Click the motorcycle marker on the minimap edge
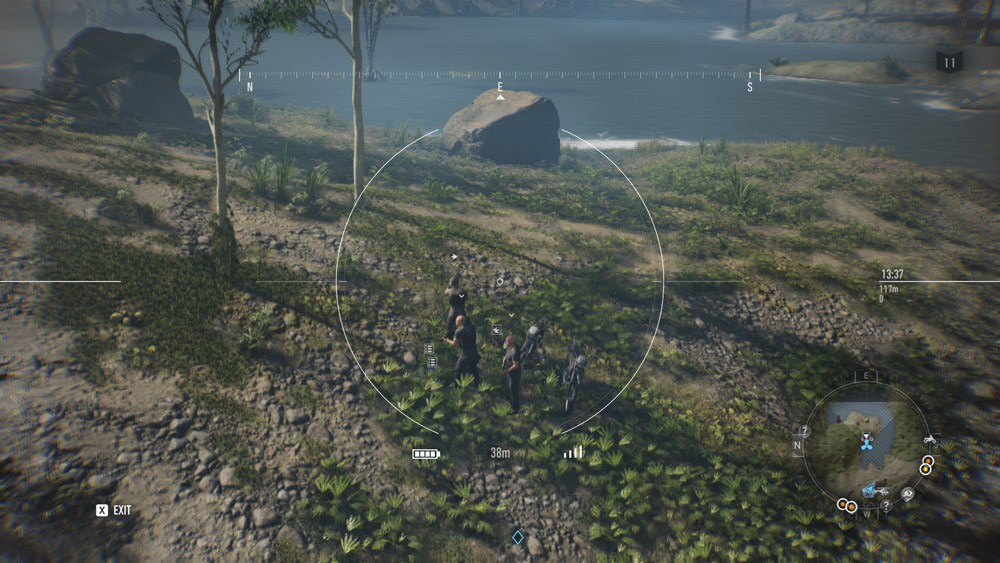The image size is (1000, 563). pyautogui.click(x=929, y=440)
